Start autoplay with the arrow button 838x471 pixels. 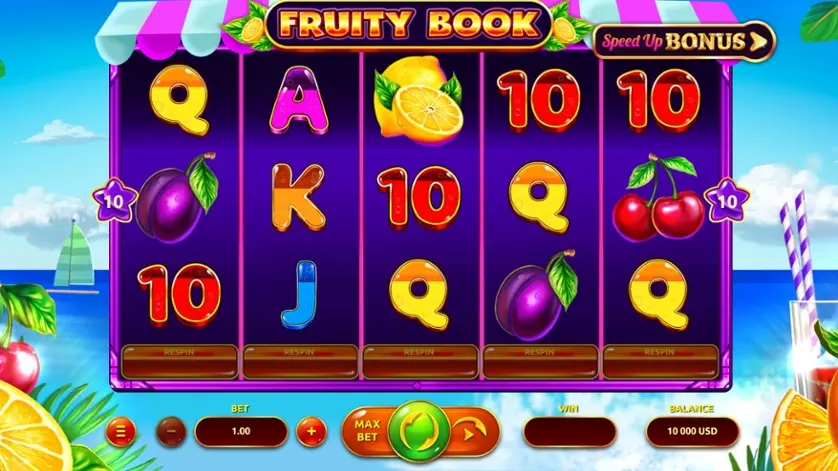click(469, 433)
